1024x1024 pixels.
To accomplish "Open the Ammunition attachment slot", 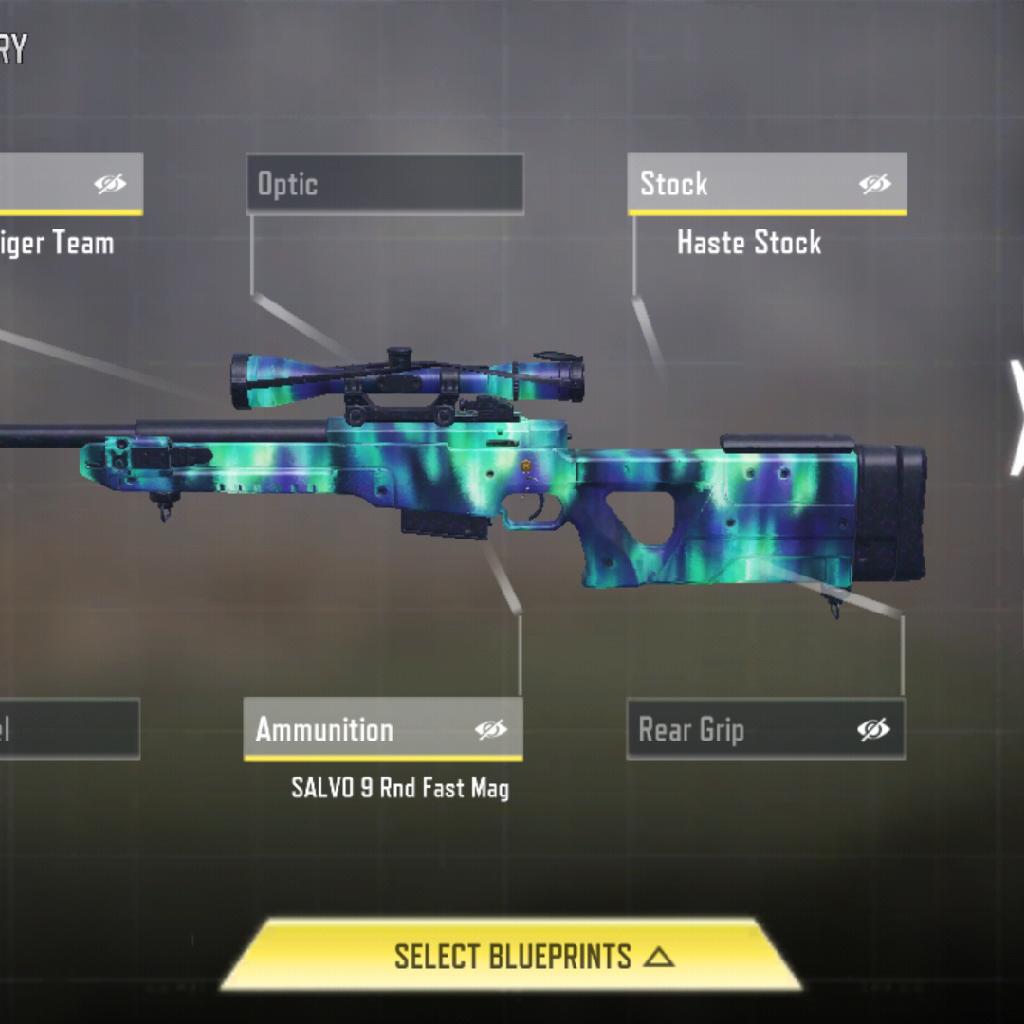I will click(x=350, y=730).
